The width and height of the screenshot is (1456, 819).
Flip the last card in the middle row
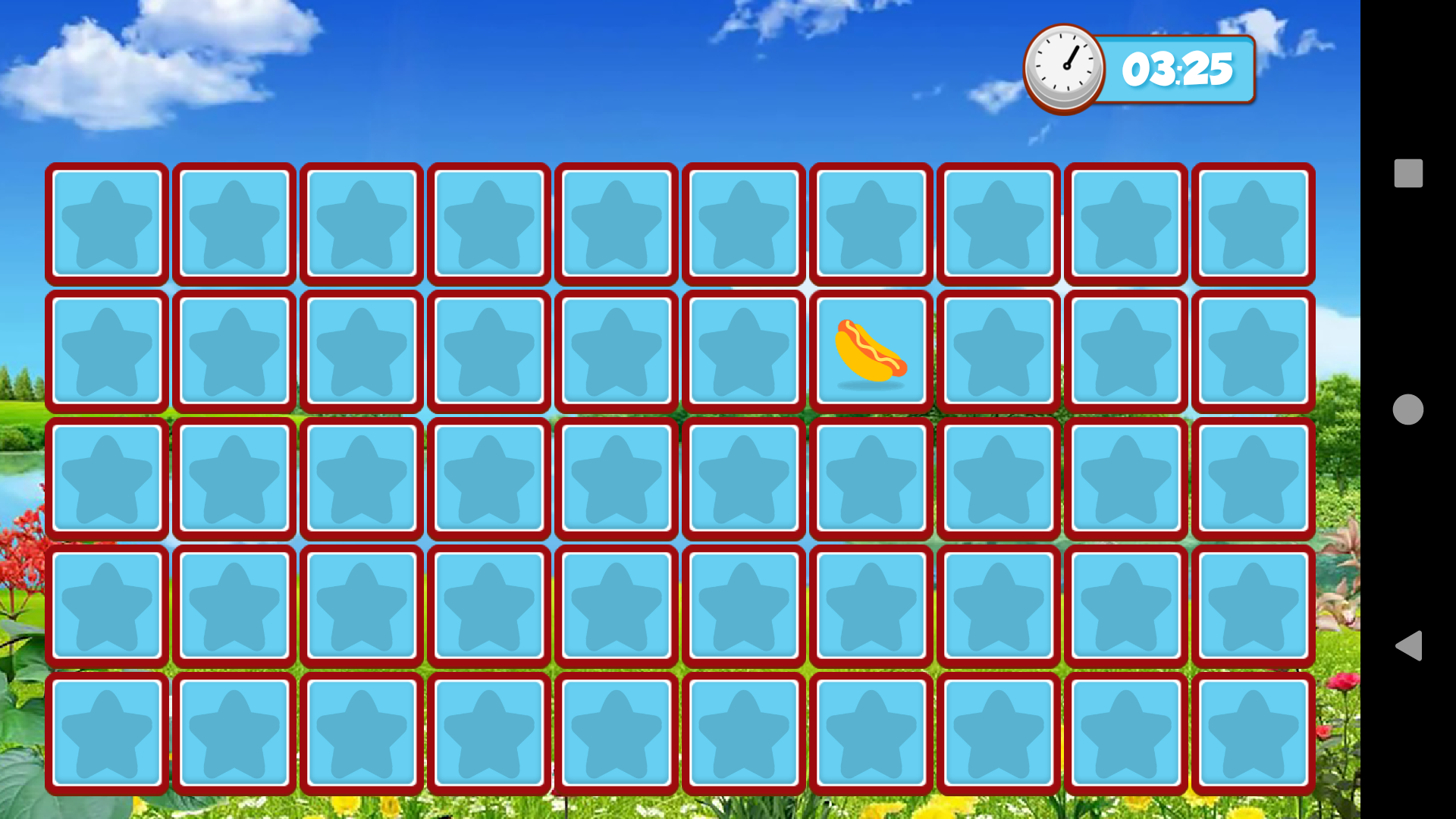click(1252, 478)
